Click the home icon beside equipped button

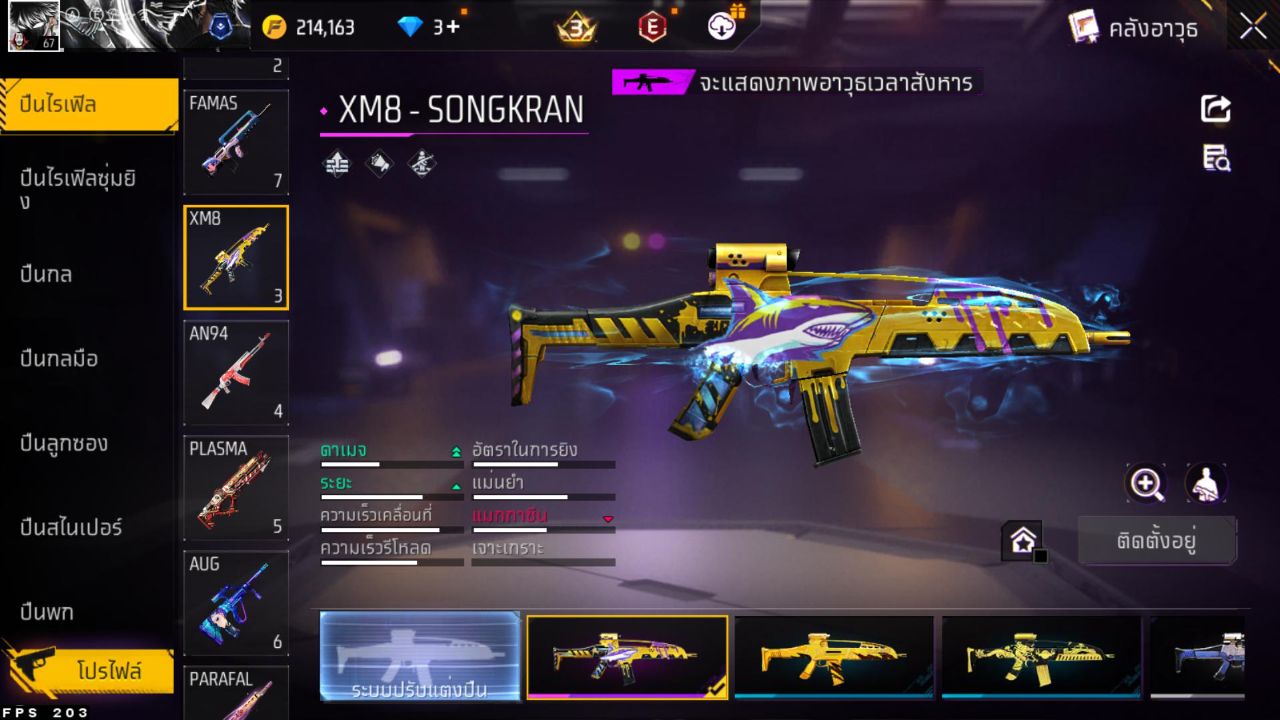click(x=1022, y=540)
